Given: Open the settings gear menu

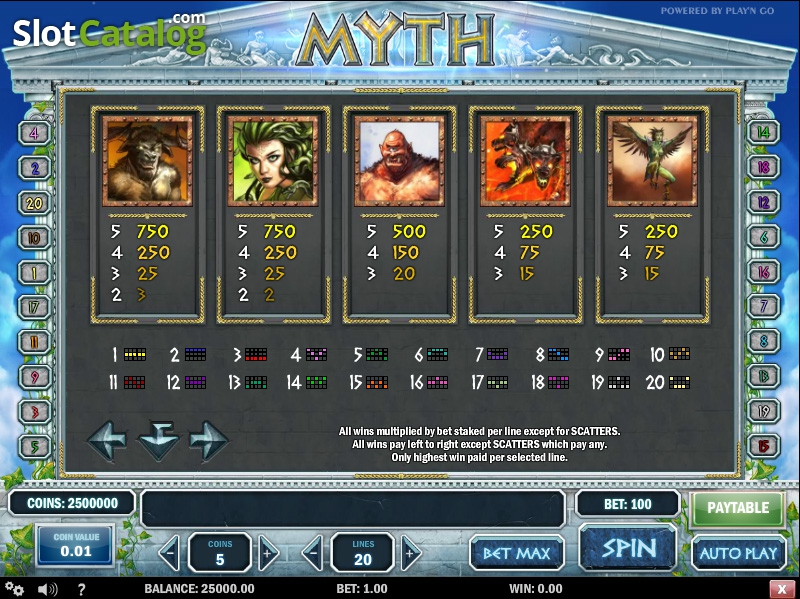Looking at the screenshot, I should coord(15,589).
